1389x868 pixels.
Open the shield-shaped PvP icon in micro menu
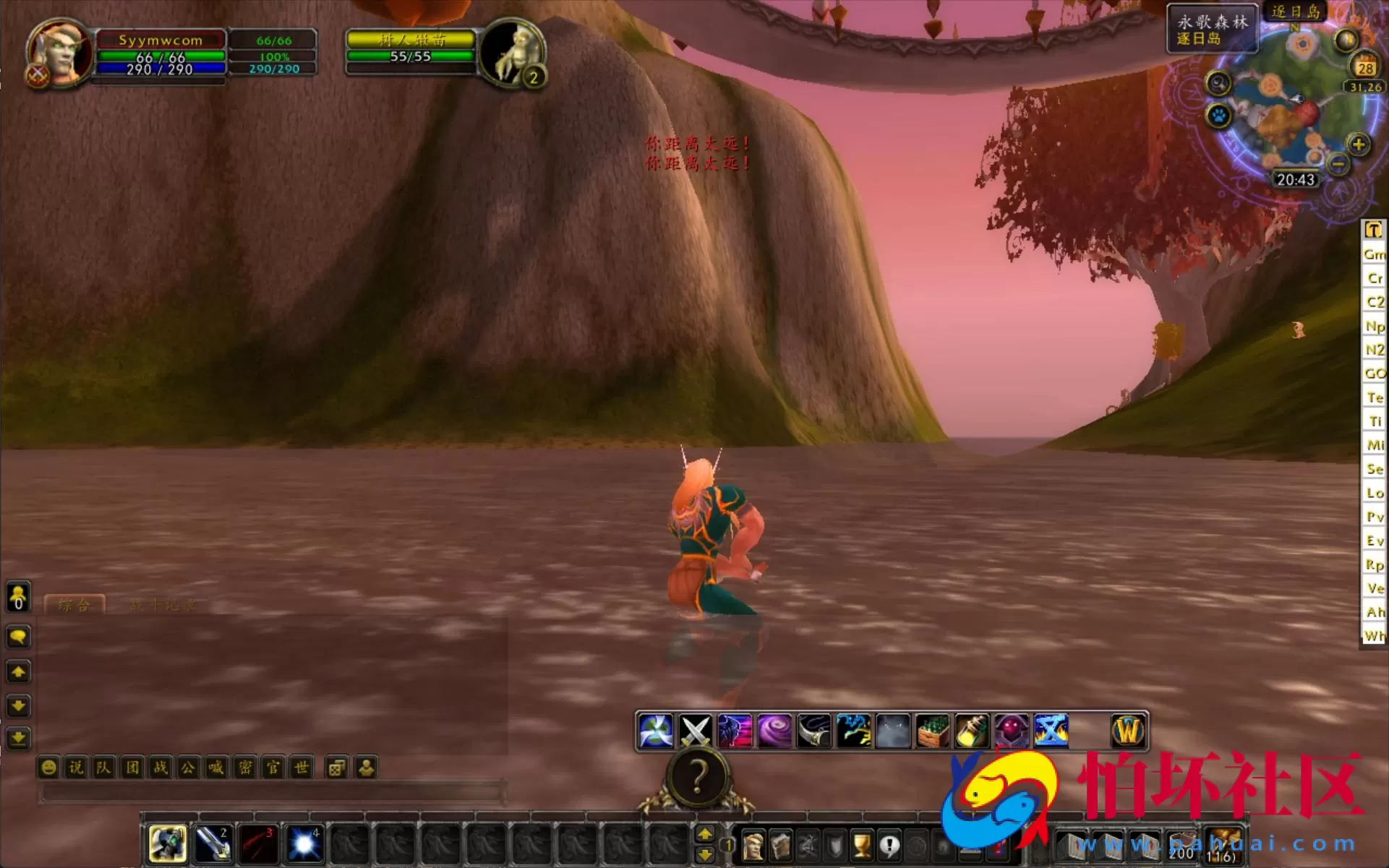(835, 846)
